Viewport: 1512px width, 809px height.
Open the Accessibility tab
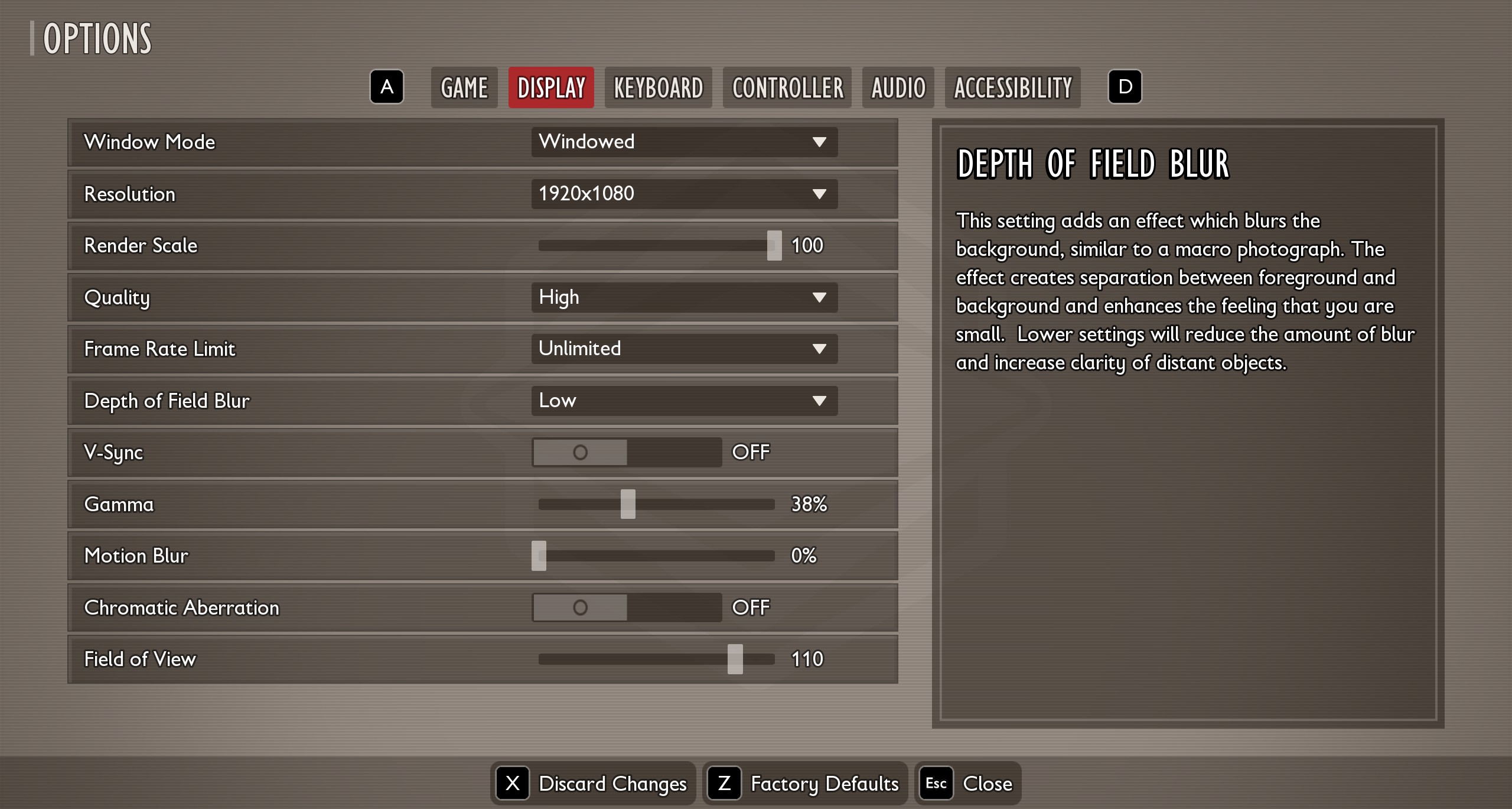coord(1012,87)
